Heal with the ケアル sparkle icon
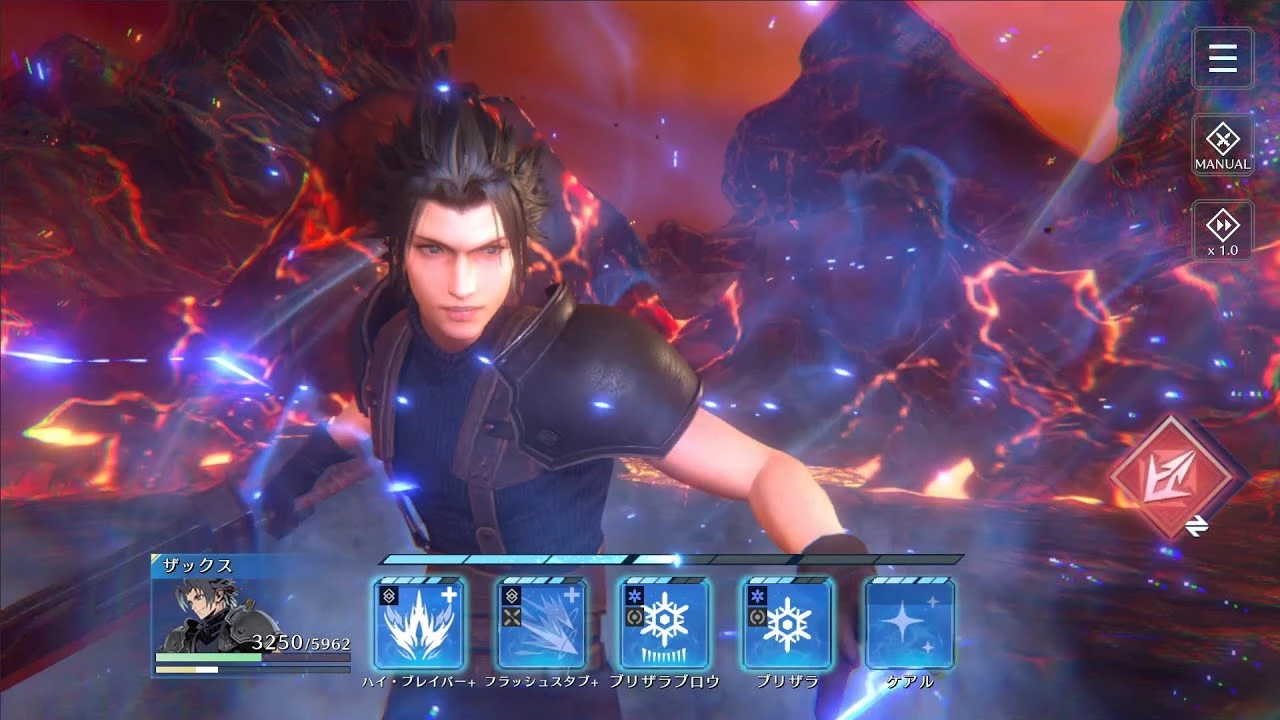This screenshot has height=720, width=1280. (909, 628)
